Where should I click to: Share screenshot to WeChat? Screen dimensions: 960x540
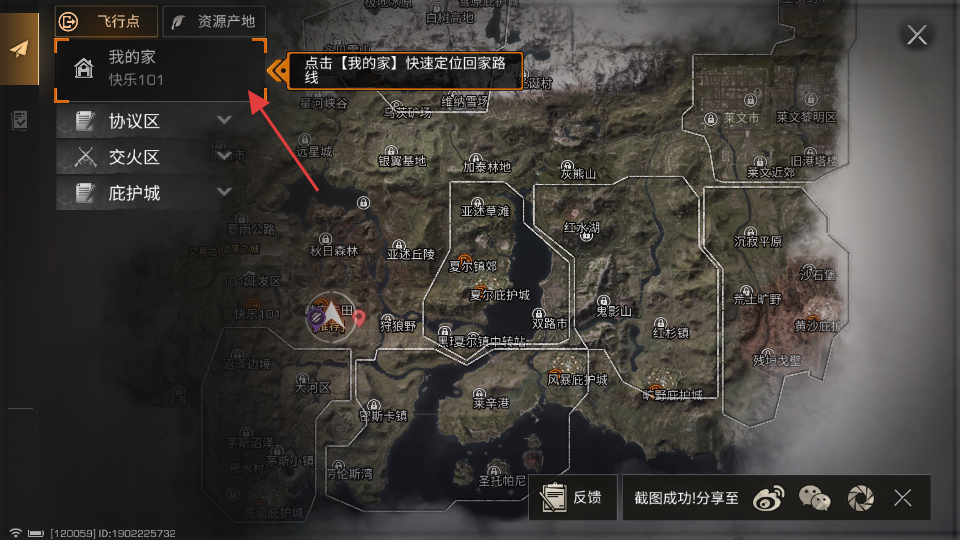click(x=814, y=497)
